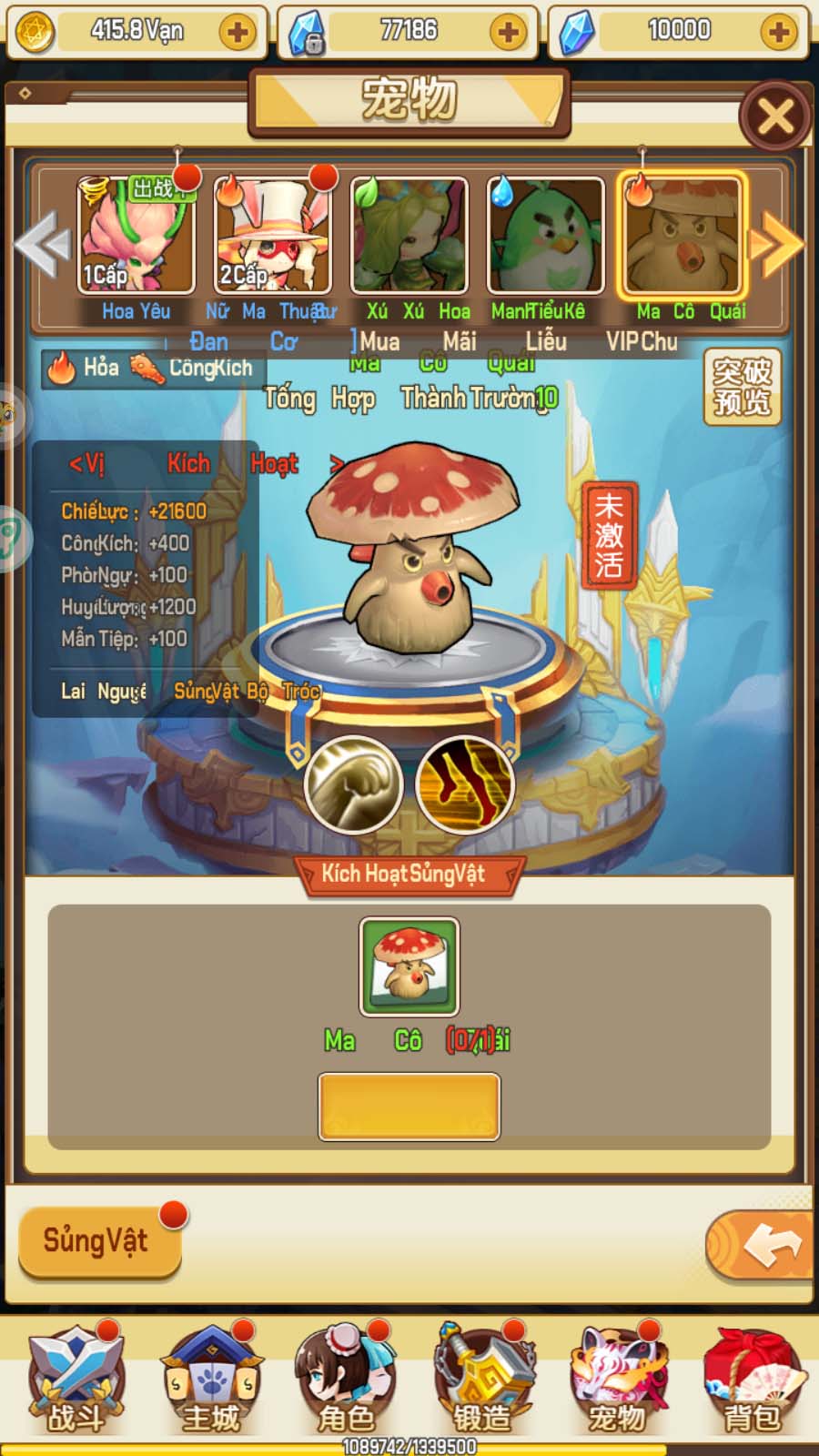This screenshot has height=1456, width=819.
Task: Select the Nữ Ma Thuật Sư pet portrait
Action: pyautogui.click(x=272, y=236)
